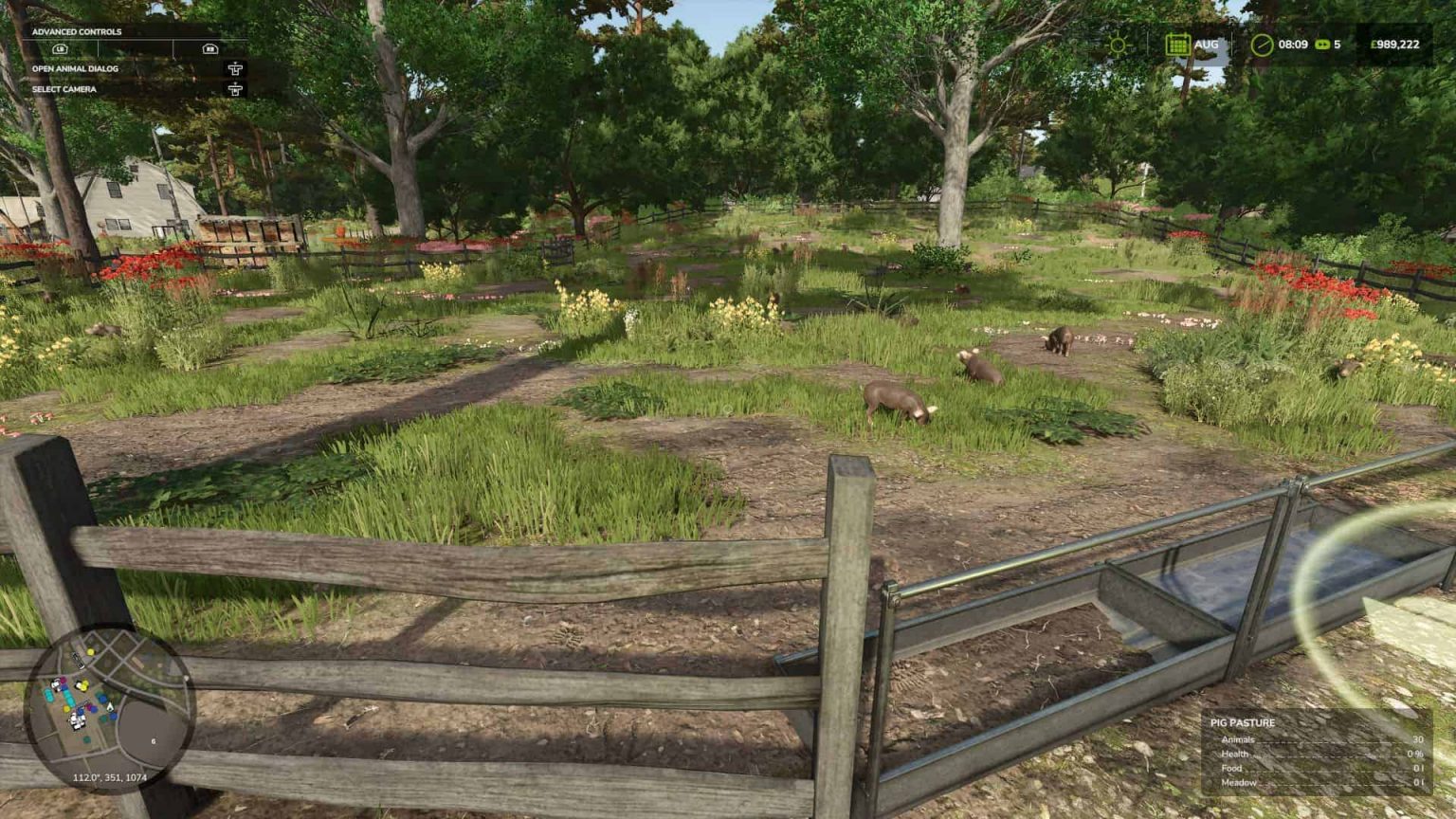Expand the Advanced Controls panel

(76, 30)
